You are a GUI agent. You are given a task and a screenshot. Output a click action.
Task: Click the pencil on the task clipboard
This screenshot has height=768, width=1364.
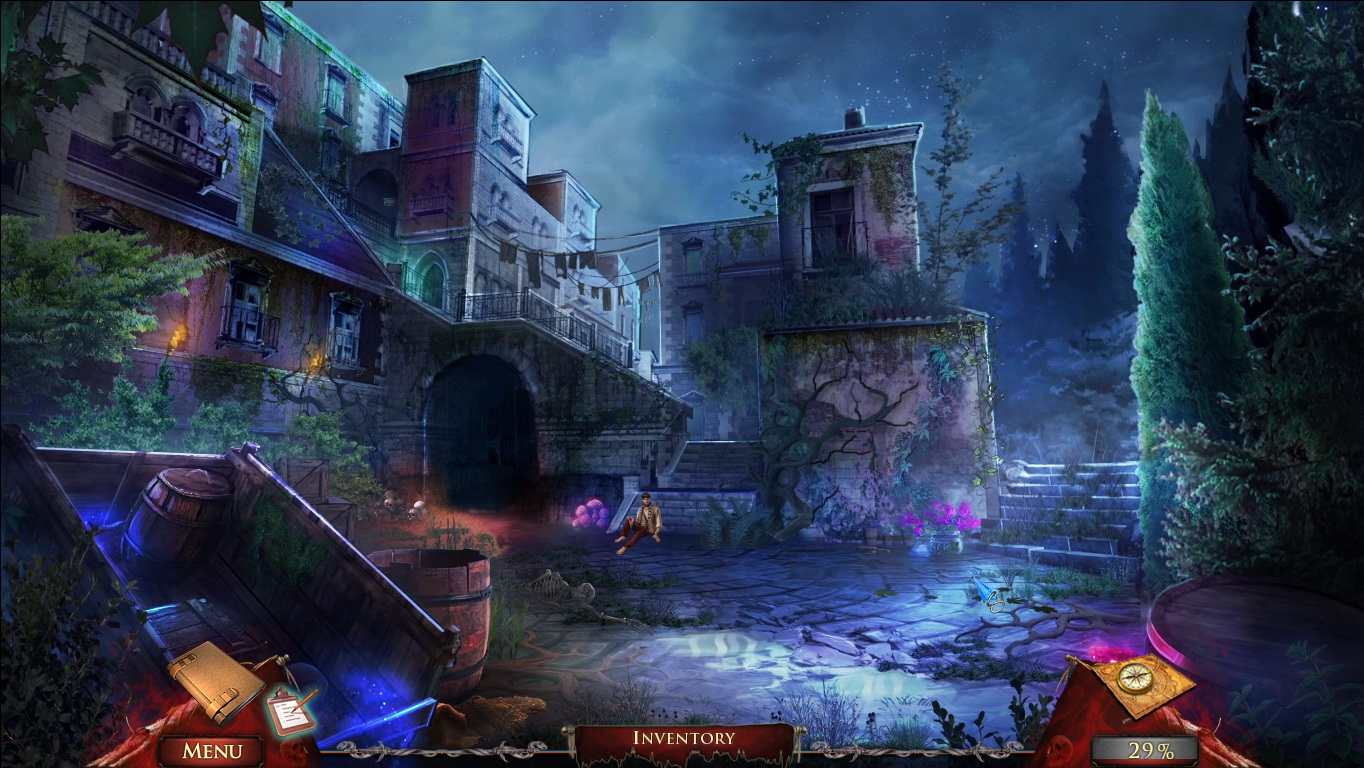(303, 700)
